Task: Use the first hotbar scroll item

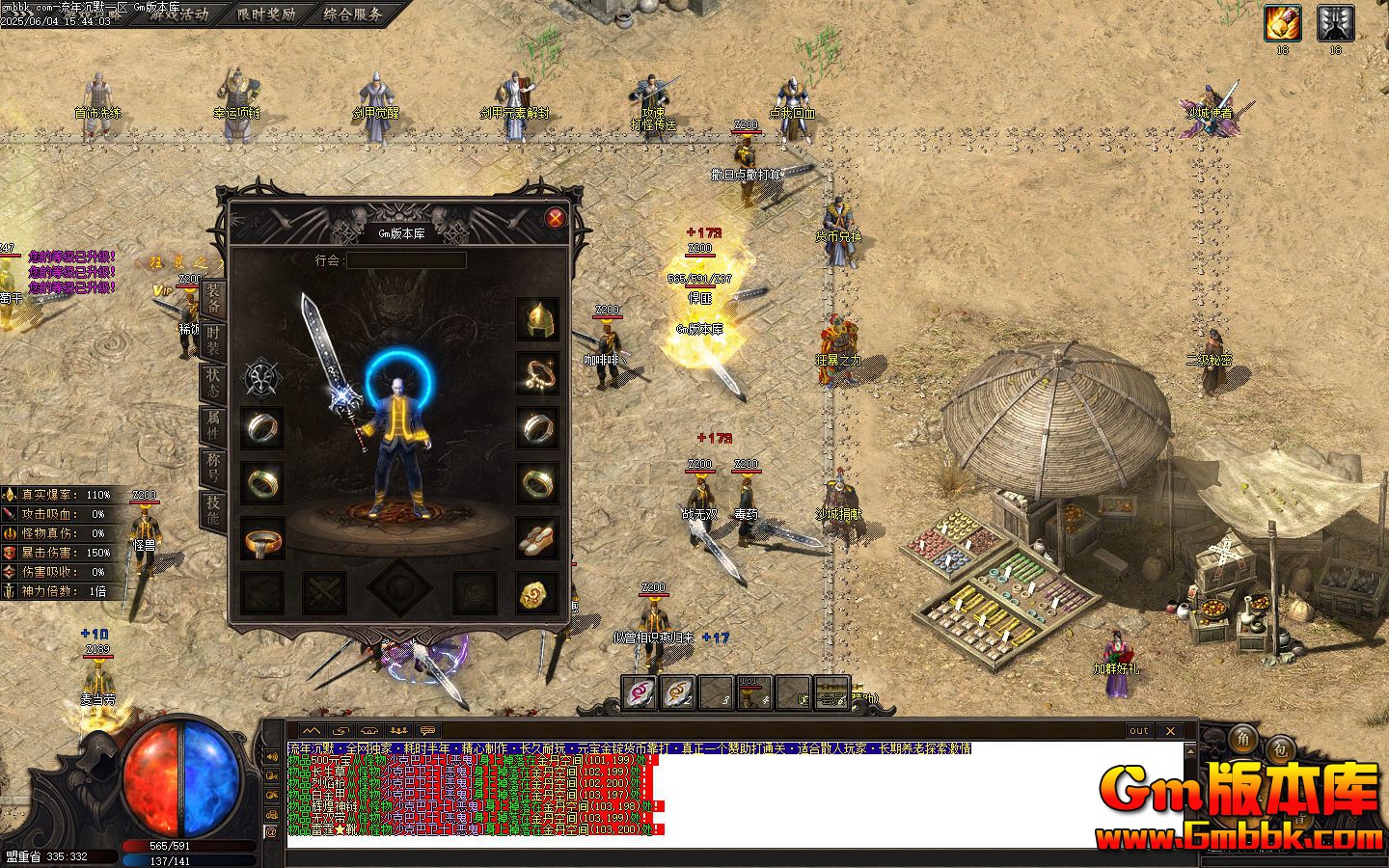Action: point(639,692)
